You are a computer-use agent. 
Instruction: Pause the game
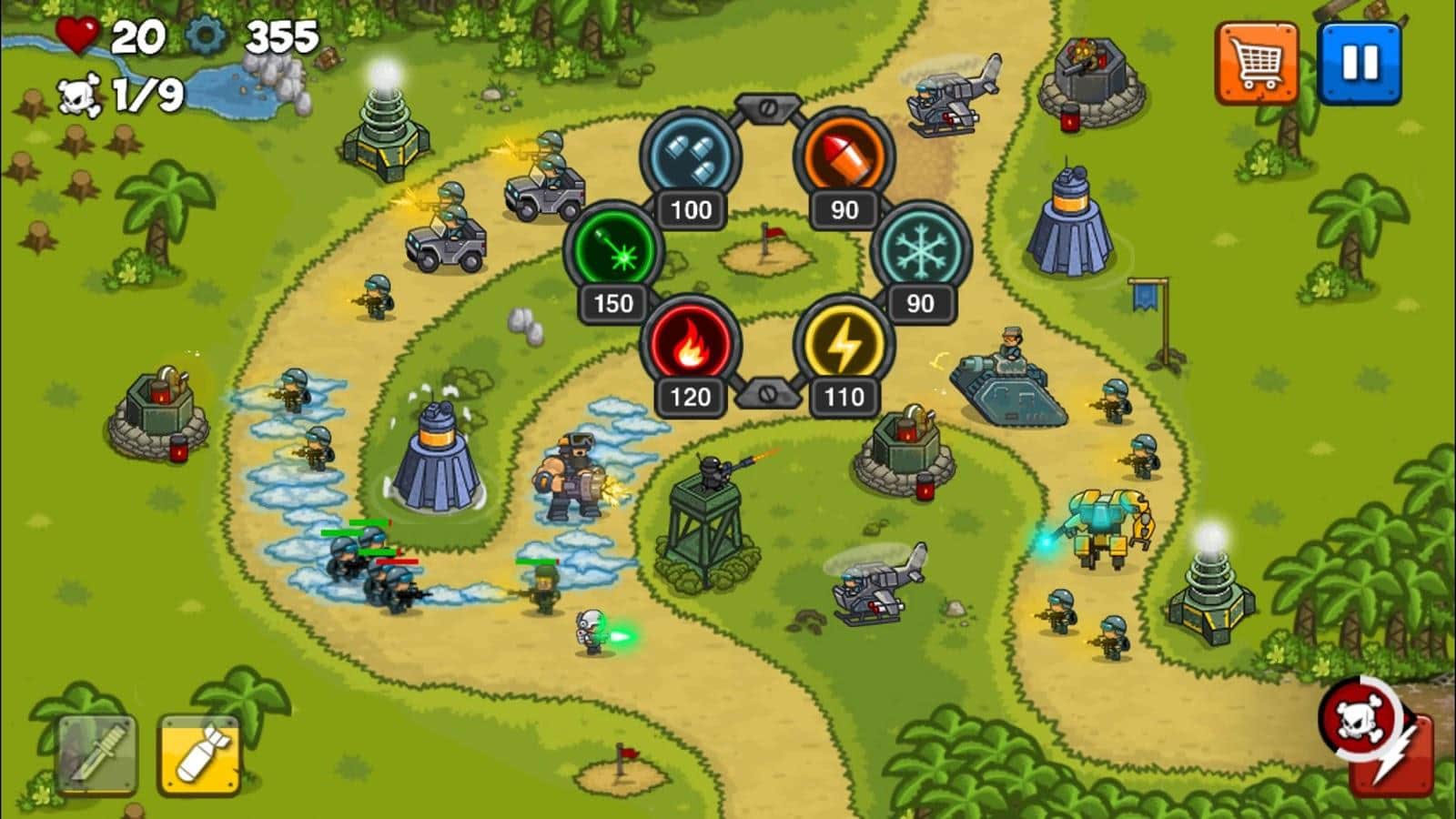[1360, 63]
